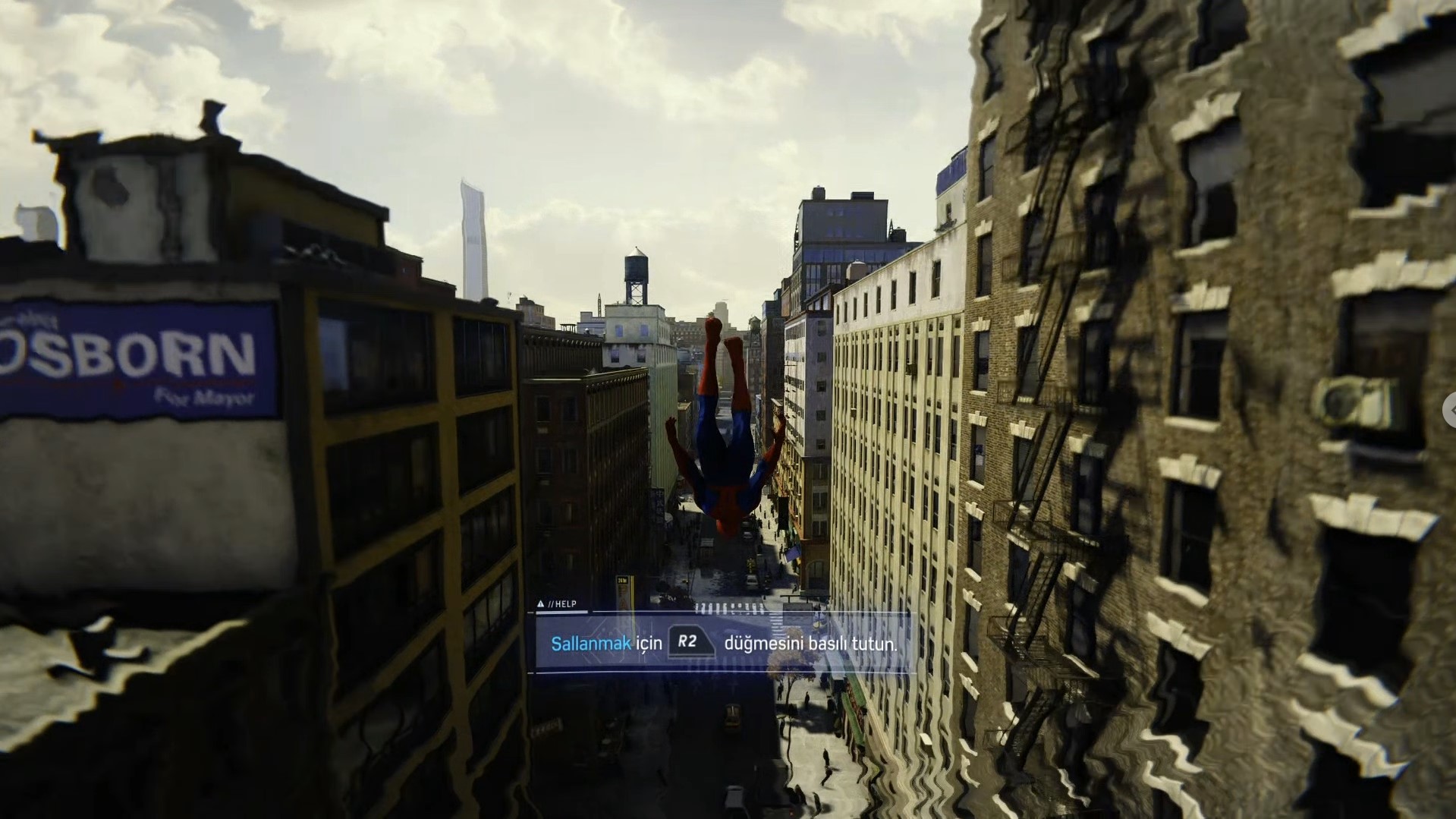1456x819 pixels.
Task: Click the round chevron arrow at screen edge
Action: [1450, 411]
